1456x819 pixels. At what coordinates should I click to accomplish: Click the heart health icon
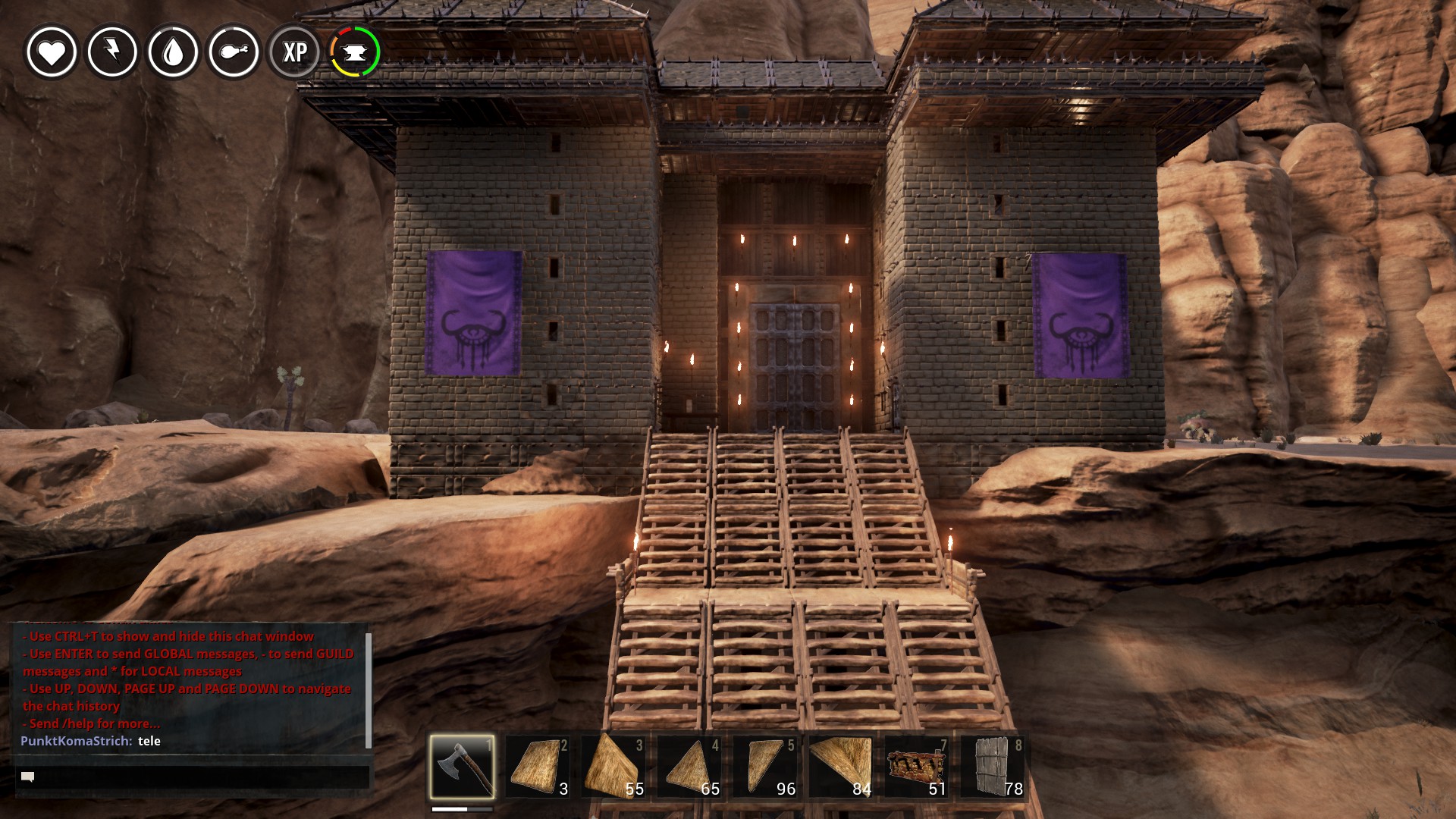(52, 52)
